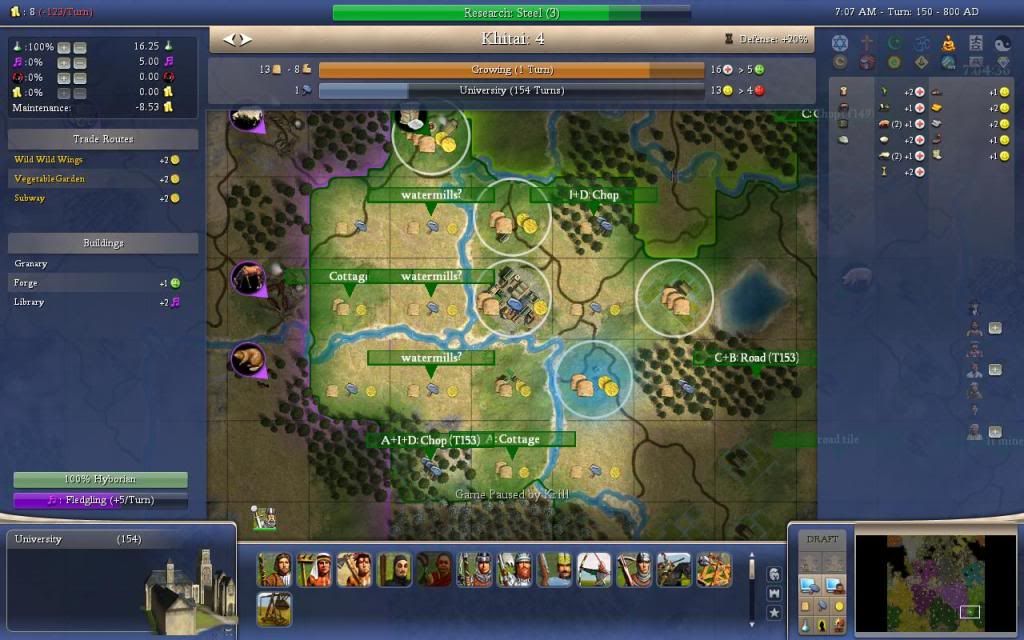Viewport: 1024px width, 640px height.
Task: Lower the culture rate with its minus button
Action: [x=80, y=63]
